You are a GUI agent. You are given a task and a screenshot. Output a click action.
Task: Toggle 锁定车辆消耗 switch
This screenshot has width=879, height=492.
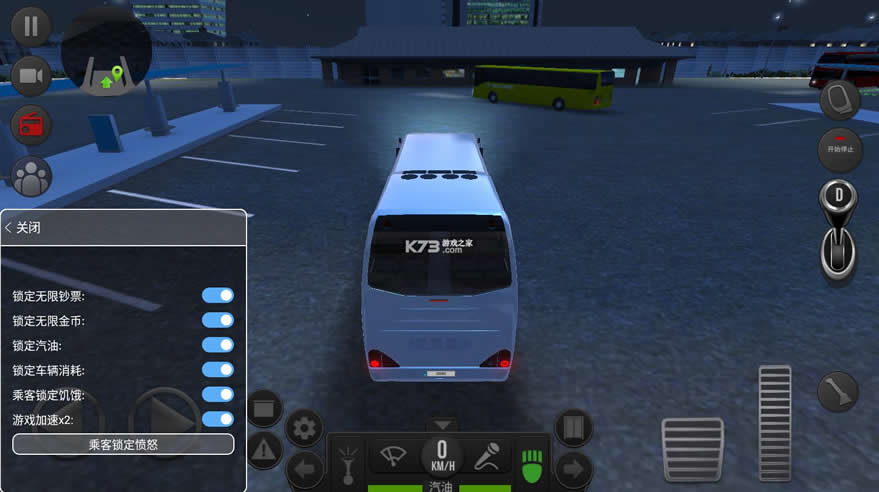218,370
